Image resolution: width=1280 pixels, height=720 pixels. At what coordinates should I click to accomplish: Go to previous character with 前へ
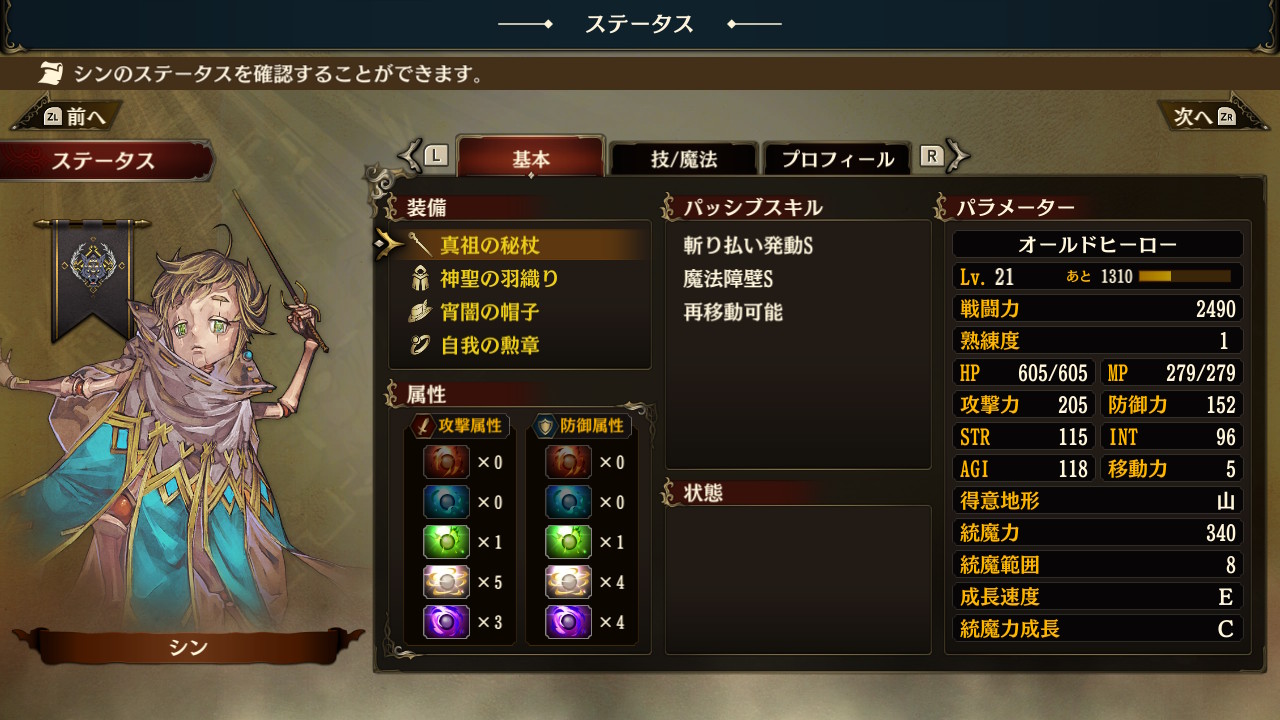72,116
